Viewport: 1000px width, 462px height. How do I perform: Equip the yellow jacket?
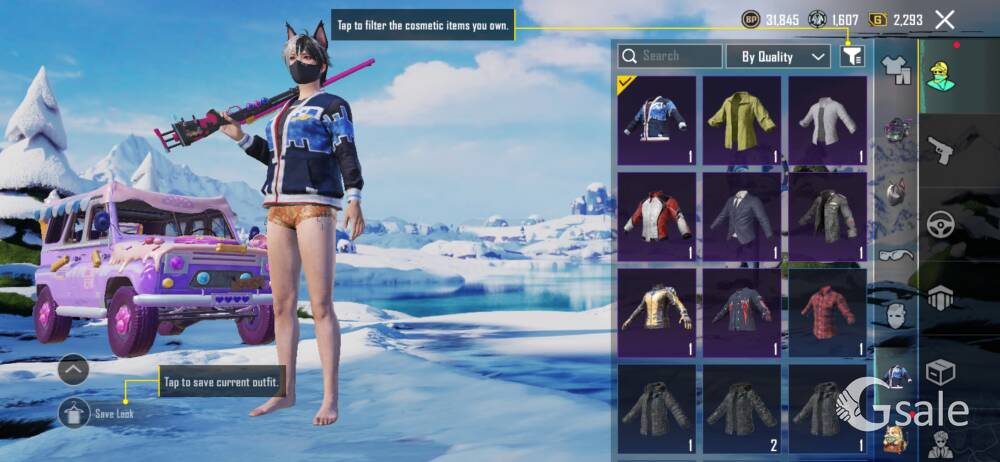pos(741,120)
